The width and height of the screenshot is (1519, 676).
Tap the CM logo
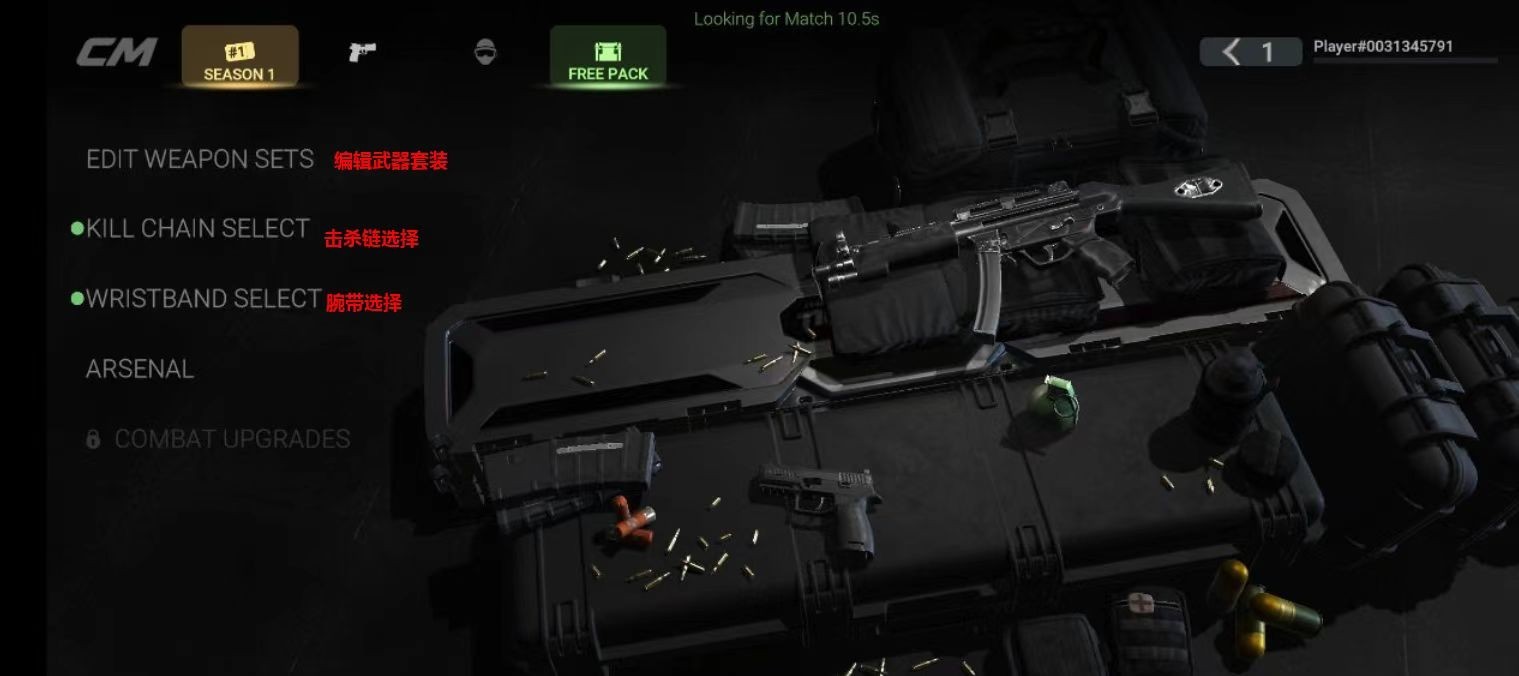pyautogui.click(x=117, y=52)
